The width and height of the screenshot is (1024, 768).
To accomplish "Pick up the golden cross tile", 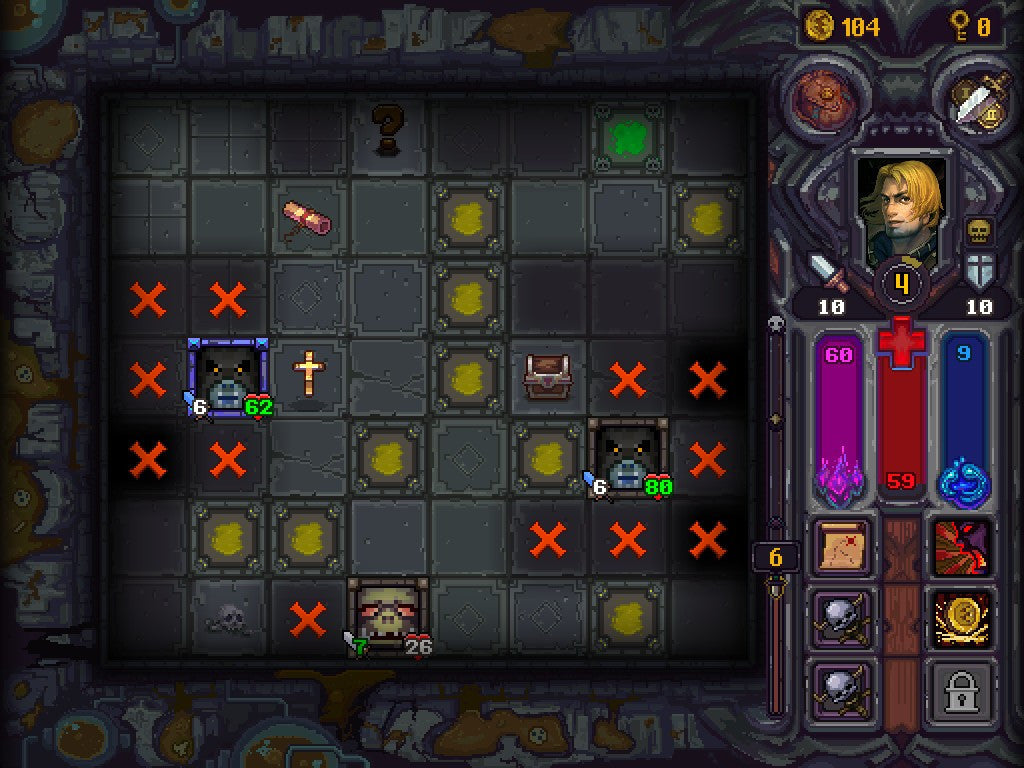I will point(309,374).
